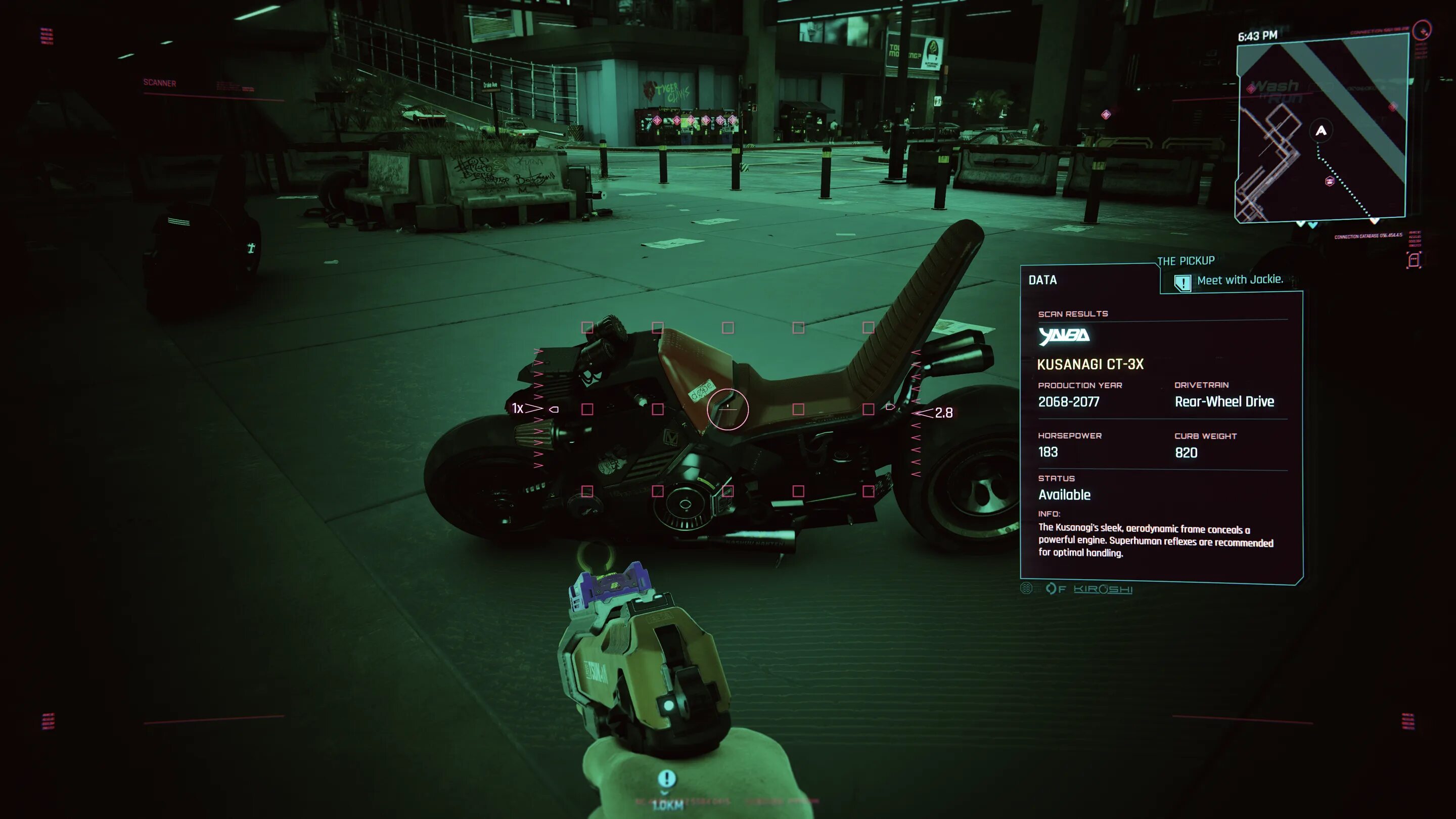Click the Kiroshi label under scan panel

pyautogui.click(x=1103, y=589)
